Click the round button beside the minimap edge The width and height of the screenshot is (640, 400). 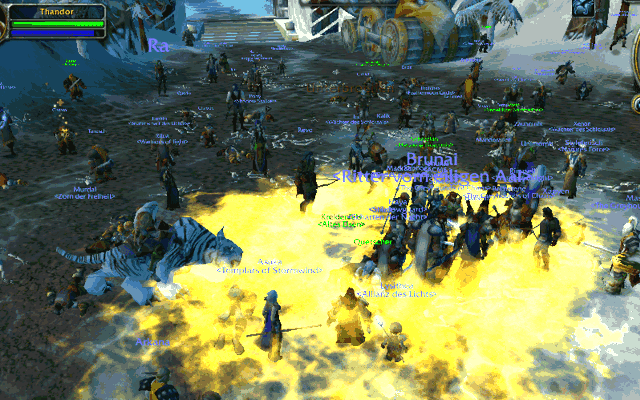tap(634, 104)
